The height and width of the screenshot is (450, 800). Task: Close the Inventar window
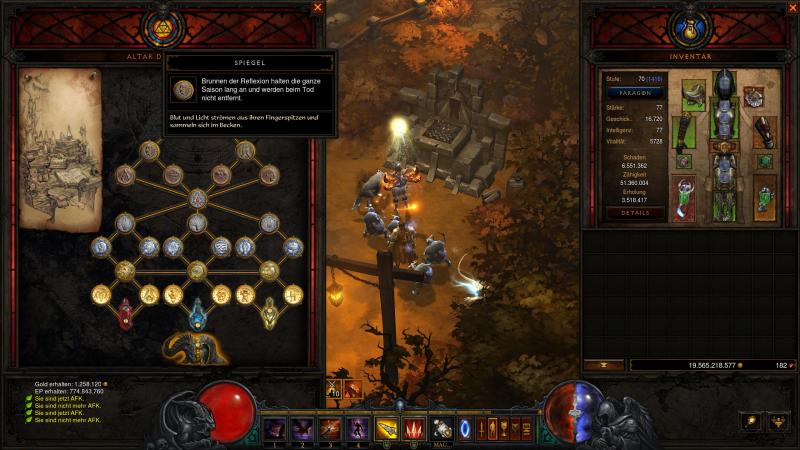790,8
